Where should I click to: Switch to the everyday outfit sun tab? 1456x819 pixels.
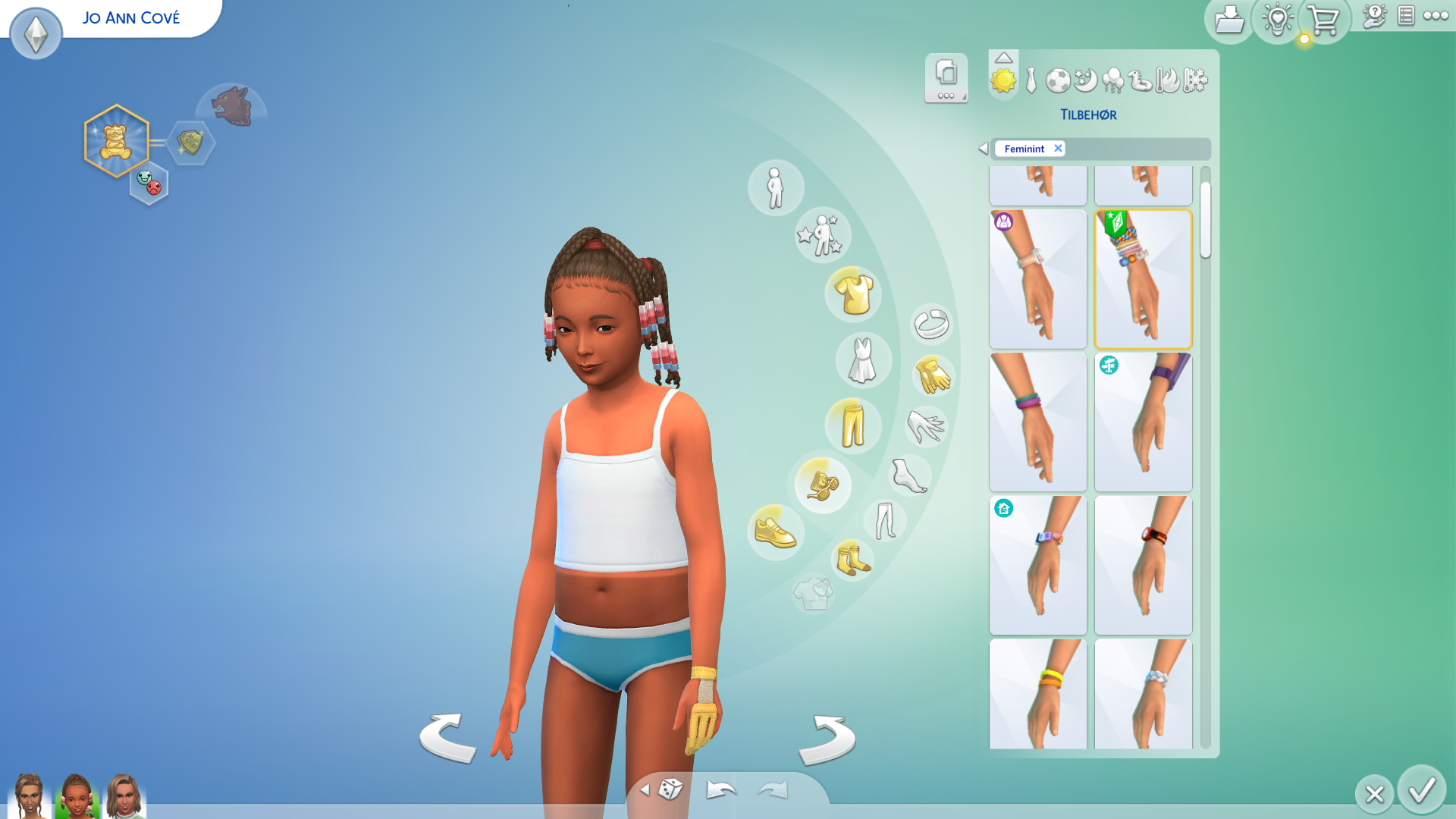coord(1003,80)
